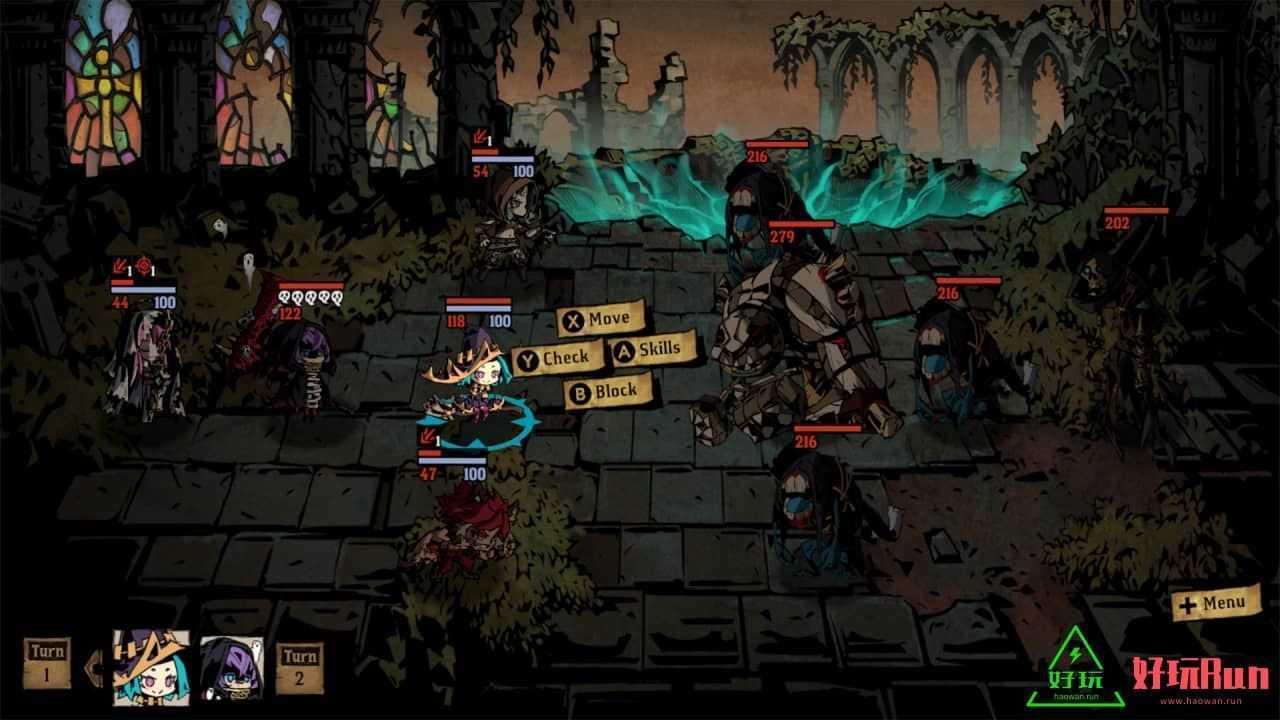Select the Check command

558,357
